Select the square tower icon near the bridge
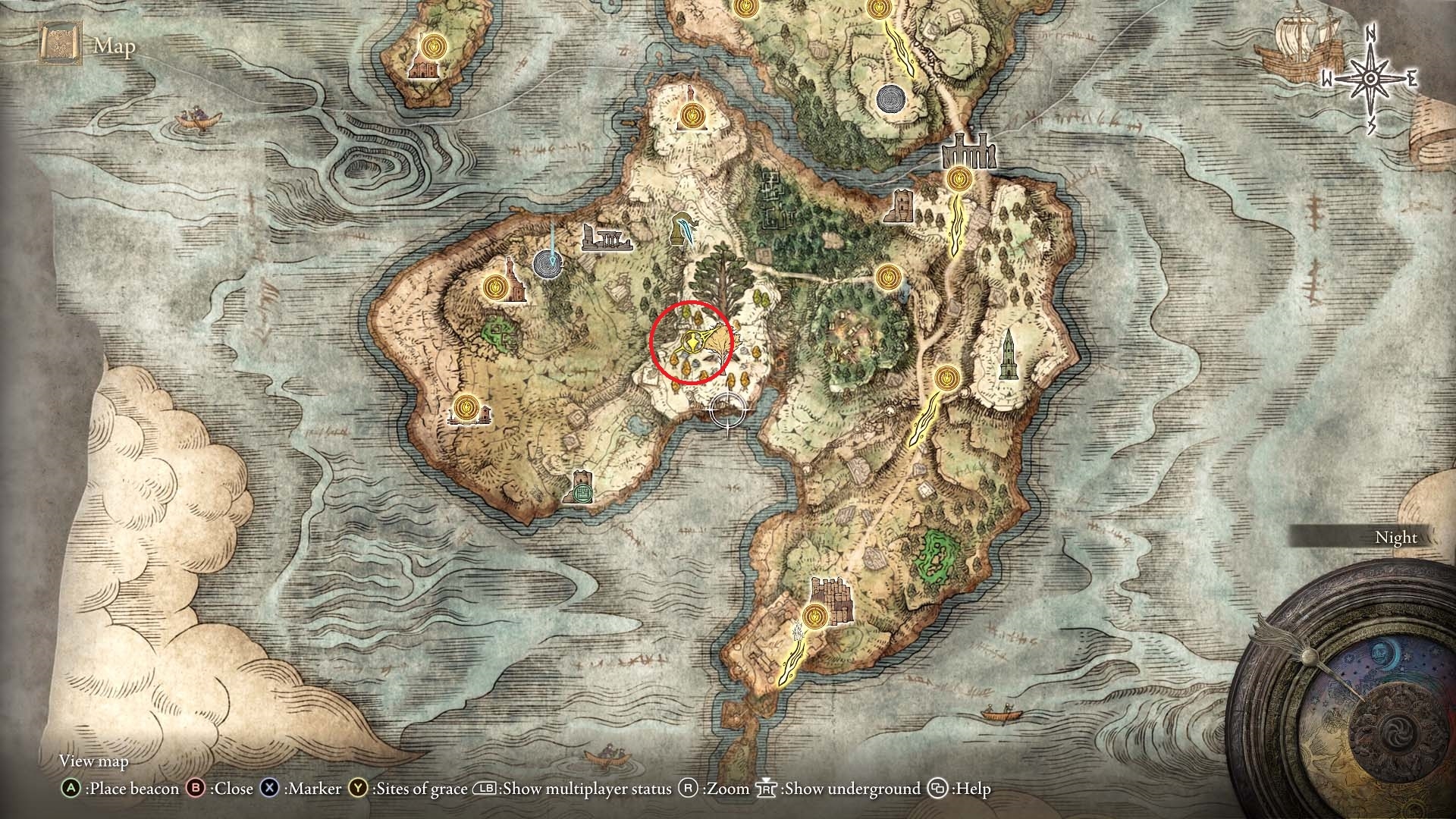Viewport: 1456px width, 819px height. (x=900, y=206)
